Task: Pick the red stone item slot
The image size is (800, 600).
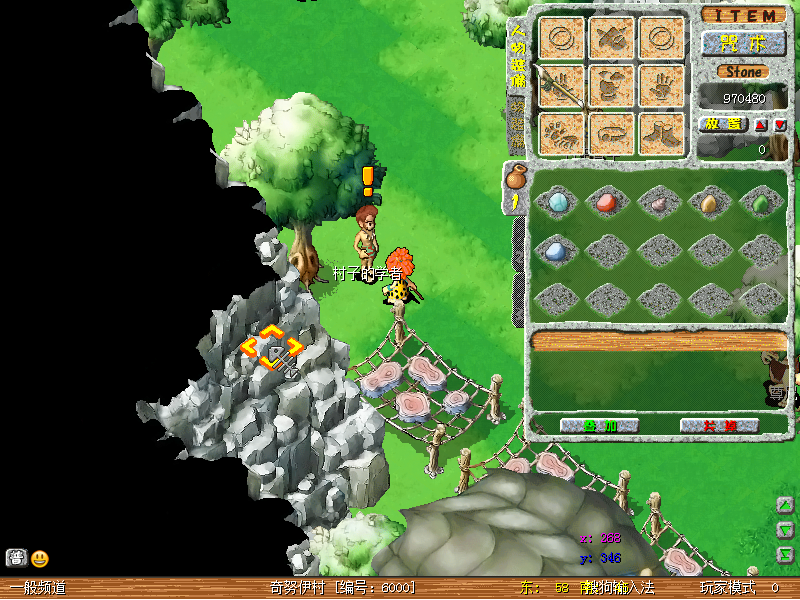Action: pyautogui.click(x=606, y=203)
